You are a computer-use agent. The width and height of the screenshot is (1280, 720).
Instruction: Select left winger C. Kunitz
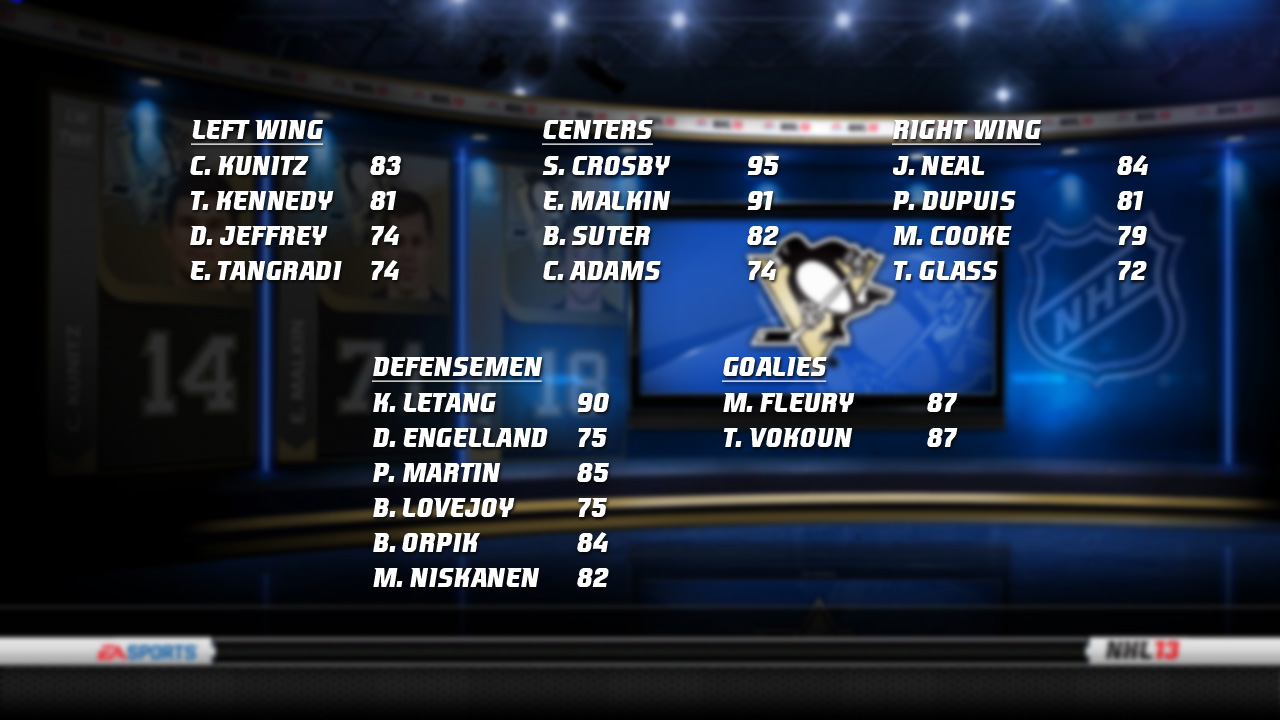click(x=249, y=166)
